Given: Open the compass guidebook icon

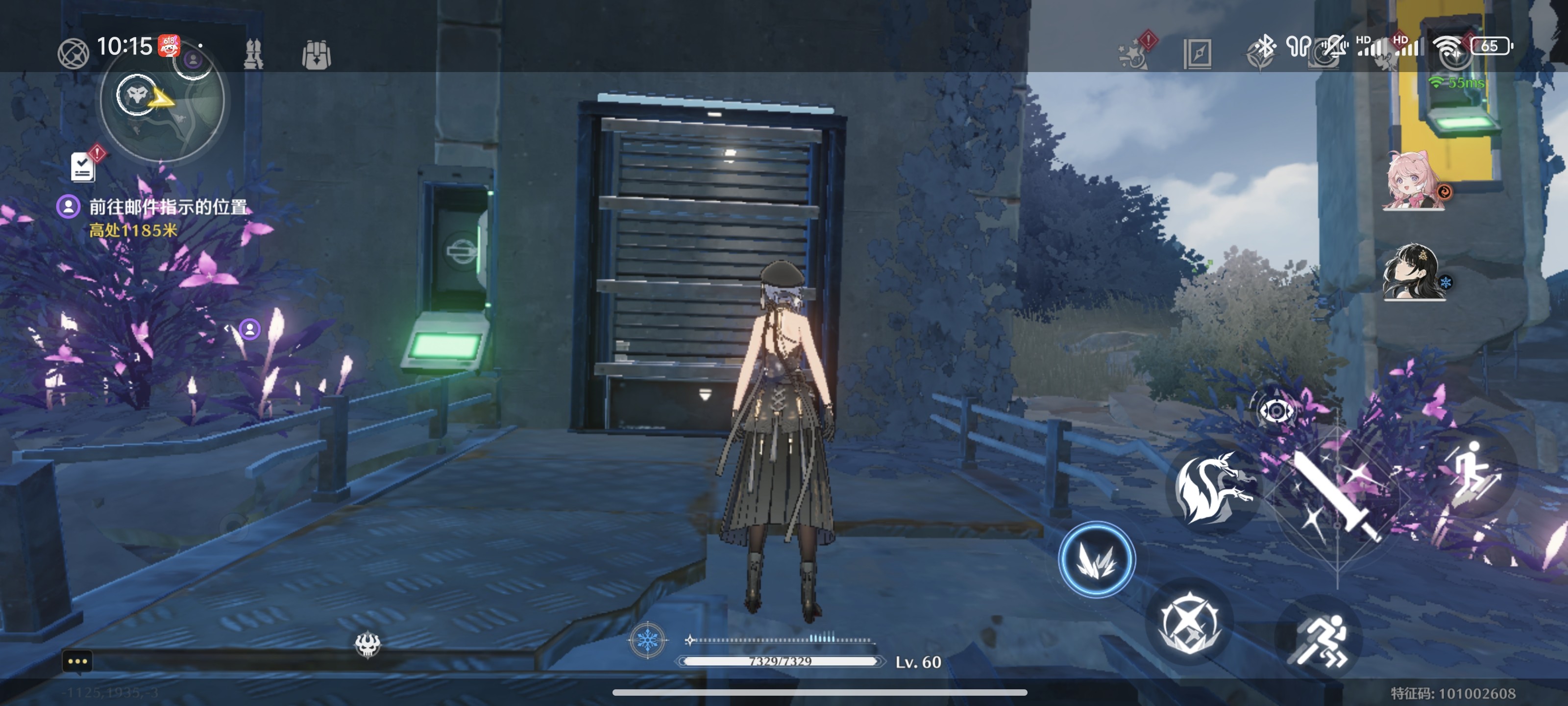Looking at the screenshot, I should [x=1197, y=54].
